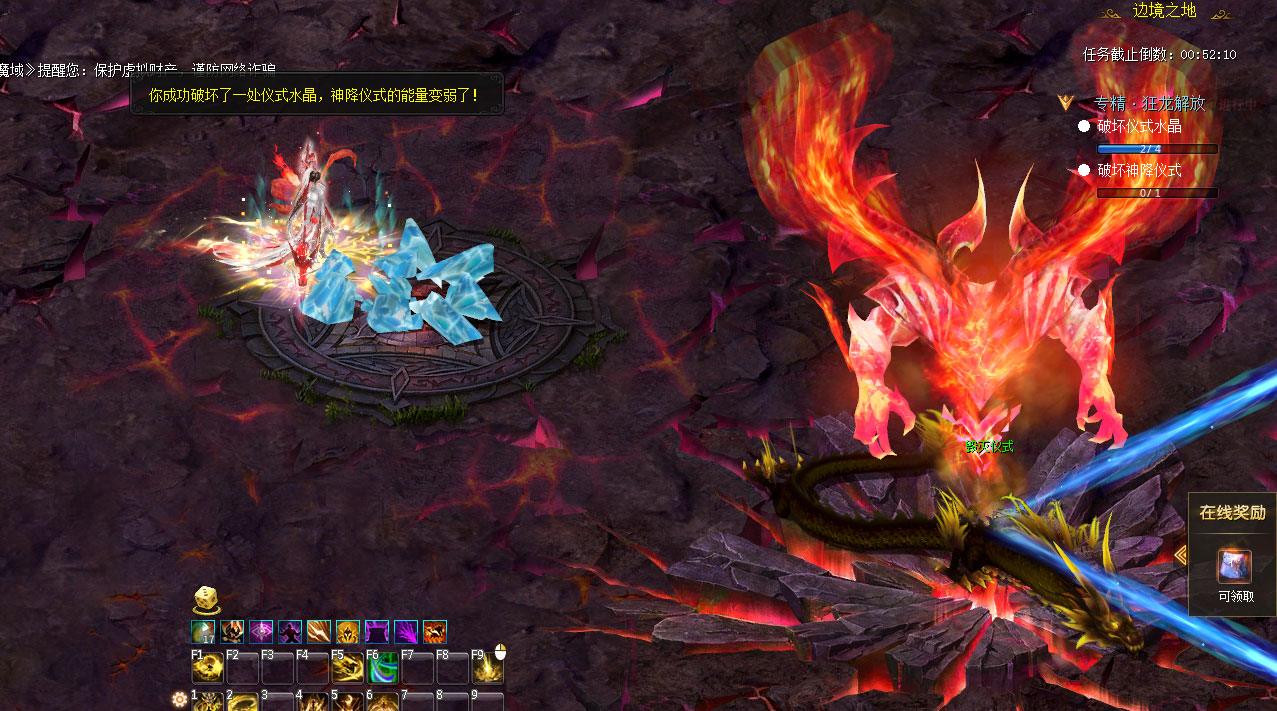Inspect the purple claw slash buff icon
The height and width of the screenshot is (711, 1277).
coord(406,632)
